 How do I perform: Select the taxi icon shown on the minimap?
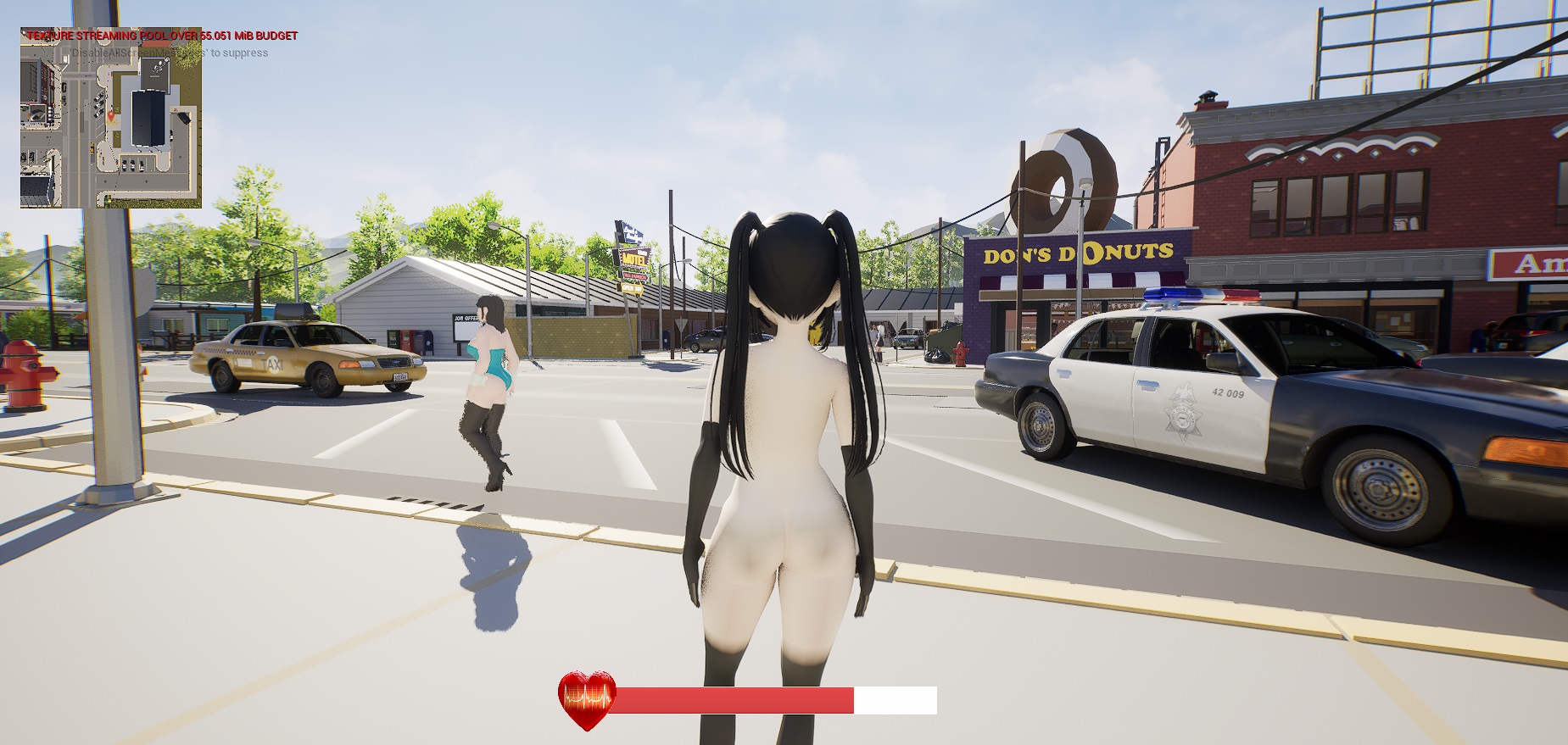point(90,150)
